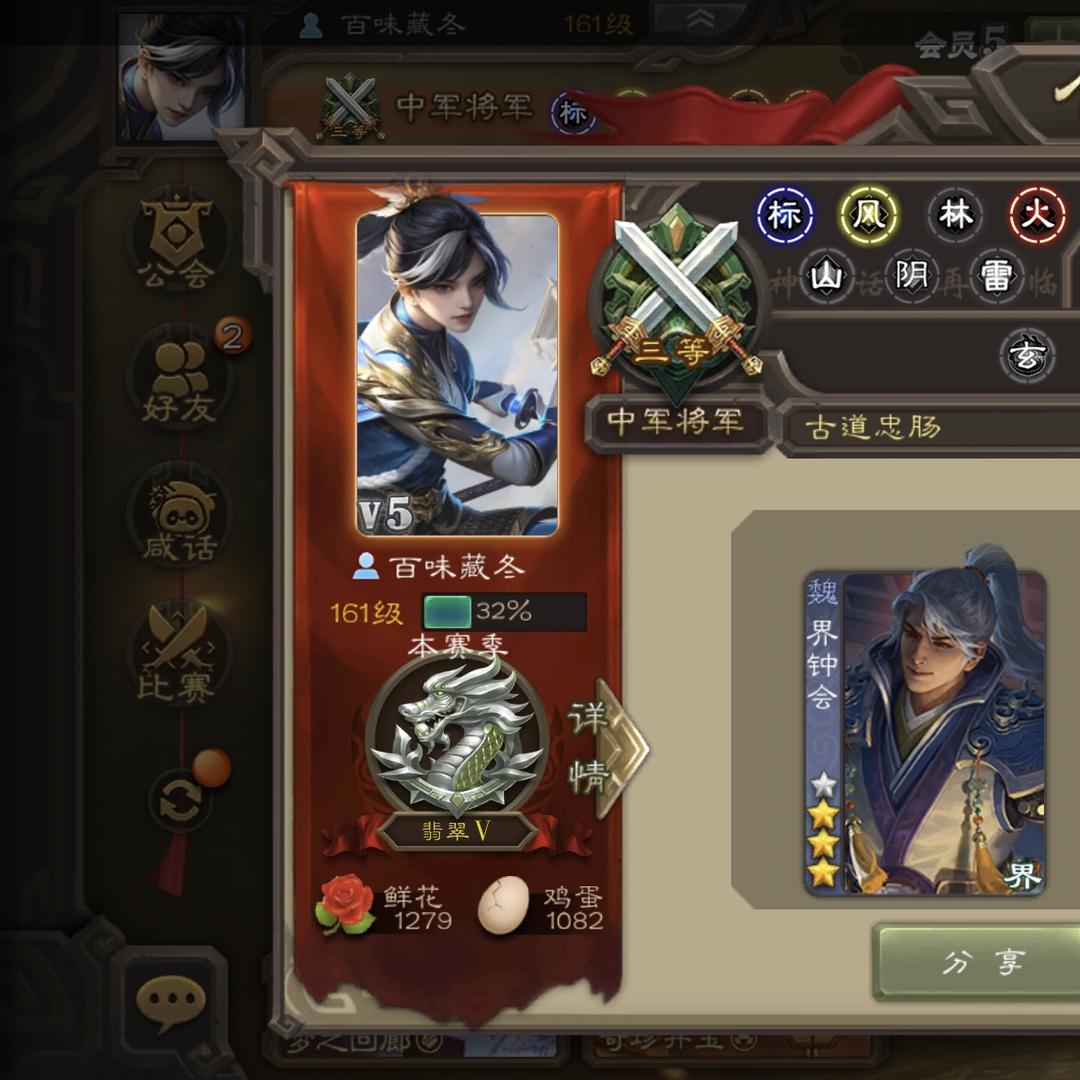Click the player avatar in top-left corner
The width and height of the screenshot is (1080, 1080).
181,76
